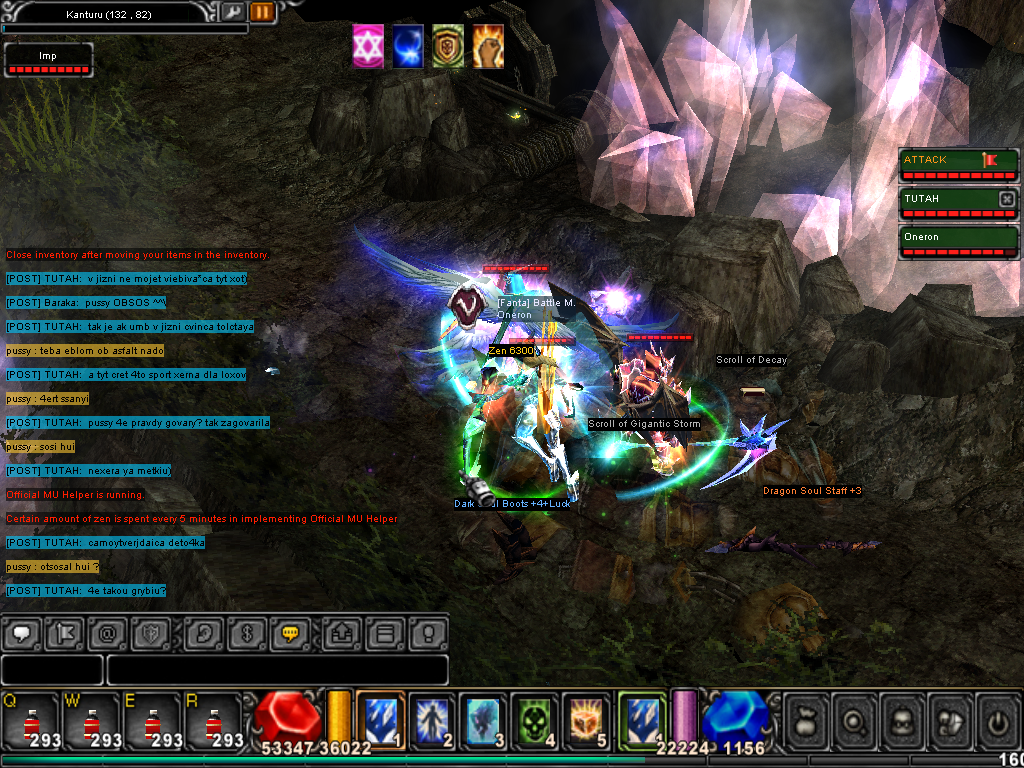Use the Q slot potion
Image resolution: width=1024 pixels, height=768 pixels.
coord(32,719)
